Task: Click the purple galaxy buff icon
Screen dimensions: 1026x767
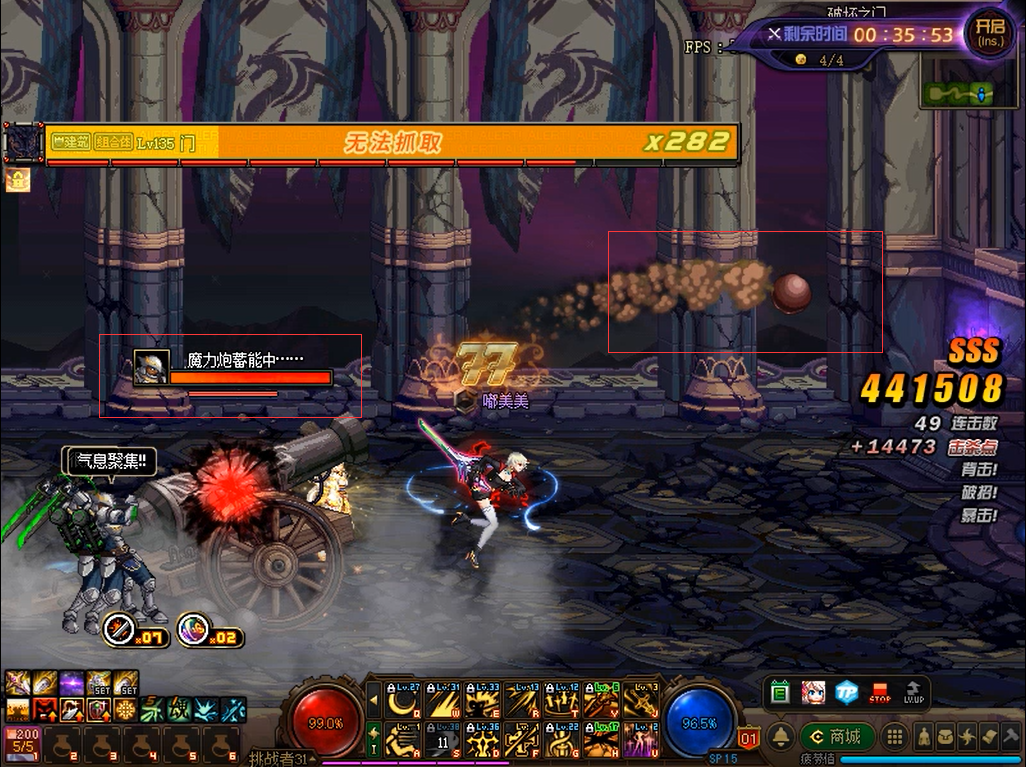Action: pyautogui.click(x=71, y=684)
